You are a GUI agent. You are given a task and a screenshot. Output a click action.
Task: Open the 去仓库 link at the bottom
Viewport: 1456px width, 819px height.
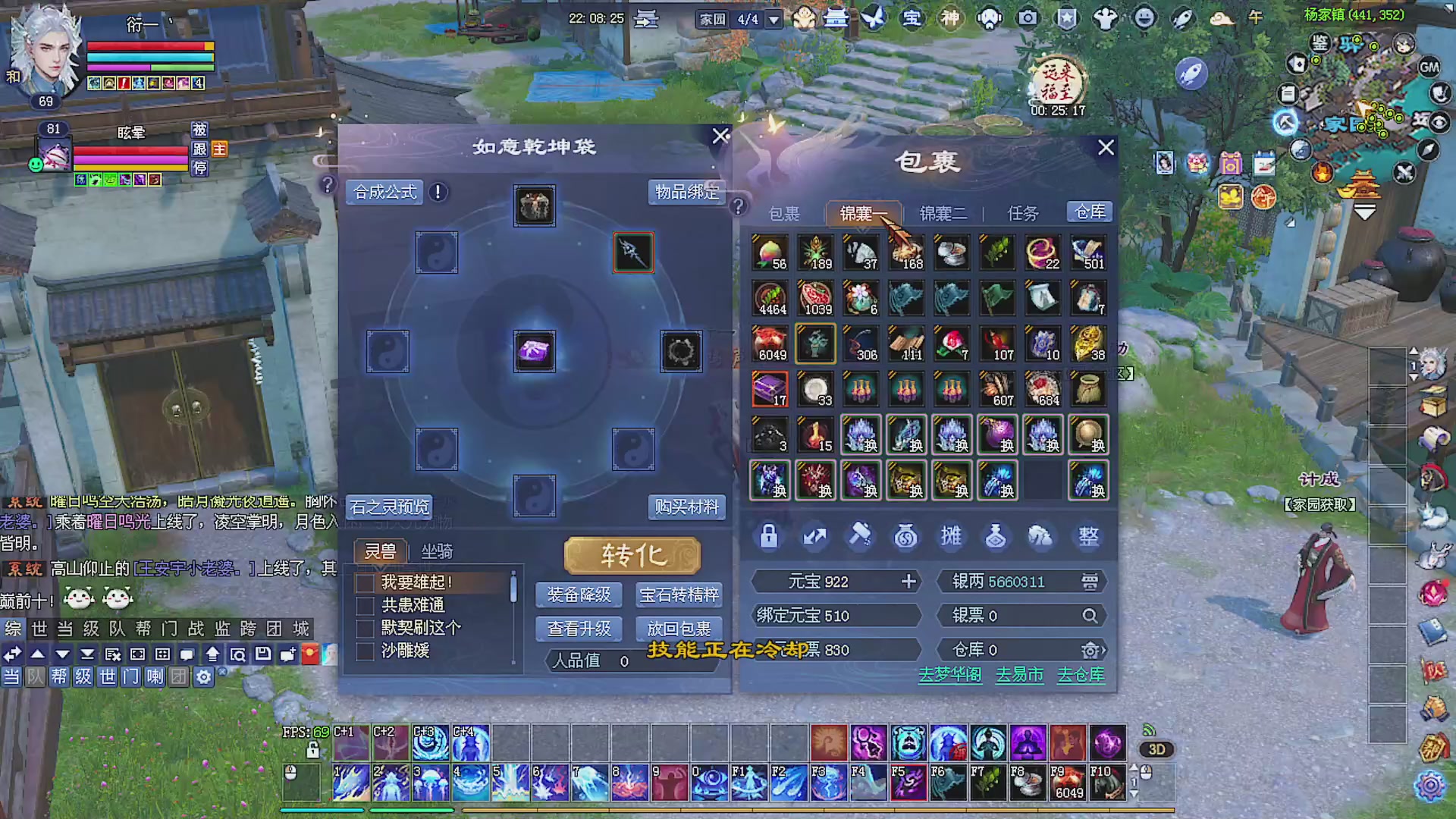(x=1080, y=675)
